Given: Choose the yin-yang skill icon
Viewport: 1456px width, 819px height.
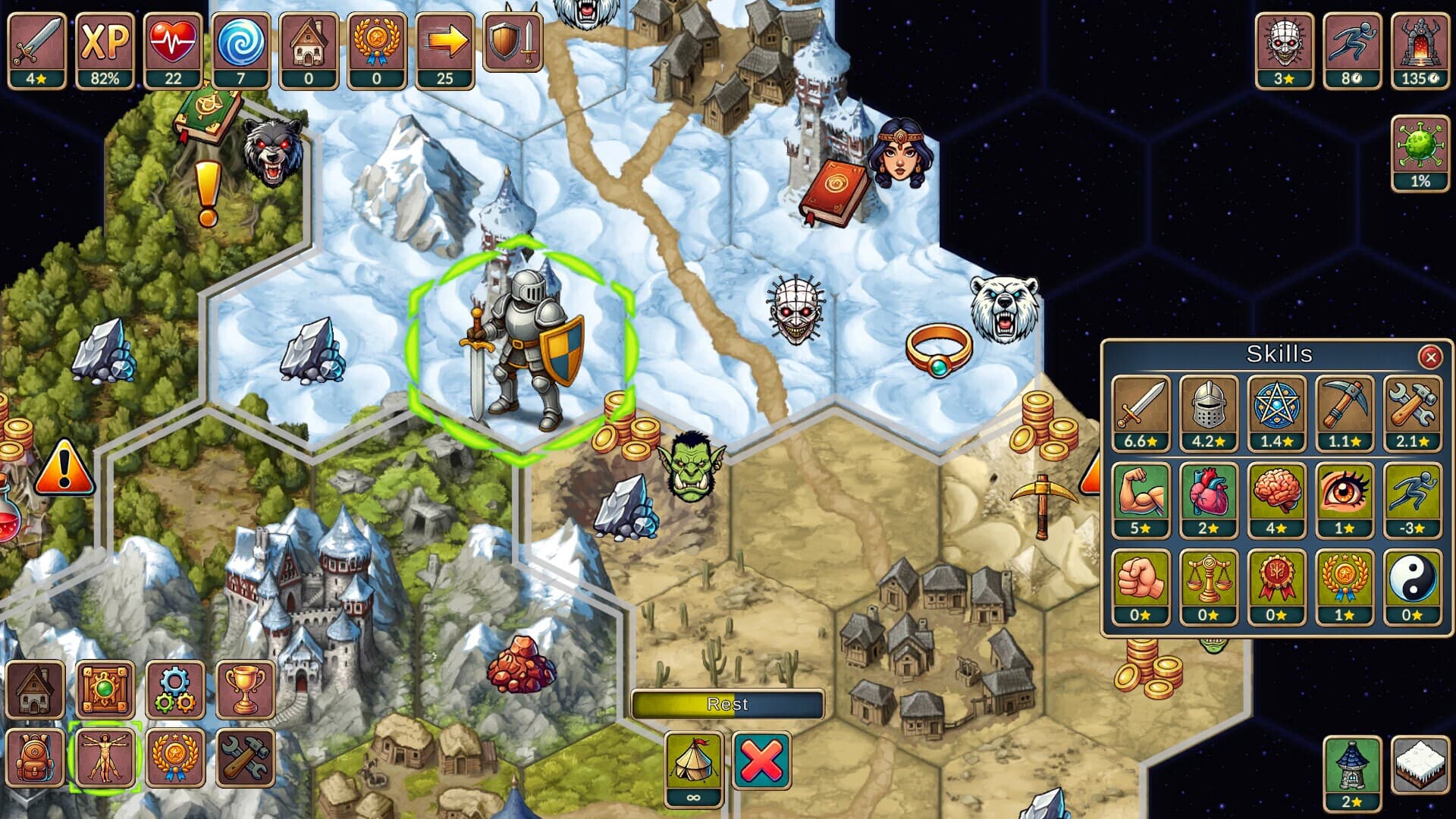Looking at the screenshot, I should (x=1412, y=586).
